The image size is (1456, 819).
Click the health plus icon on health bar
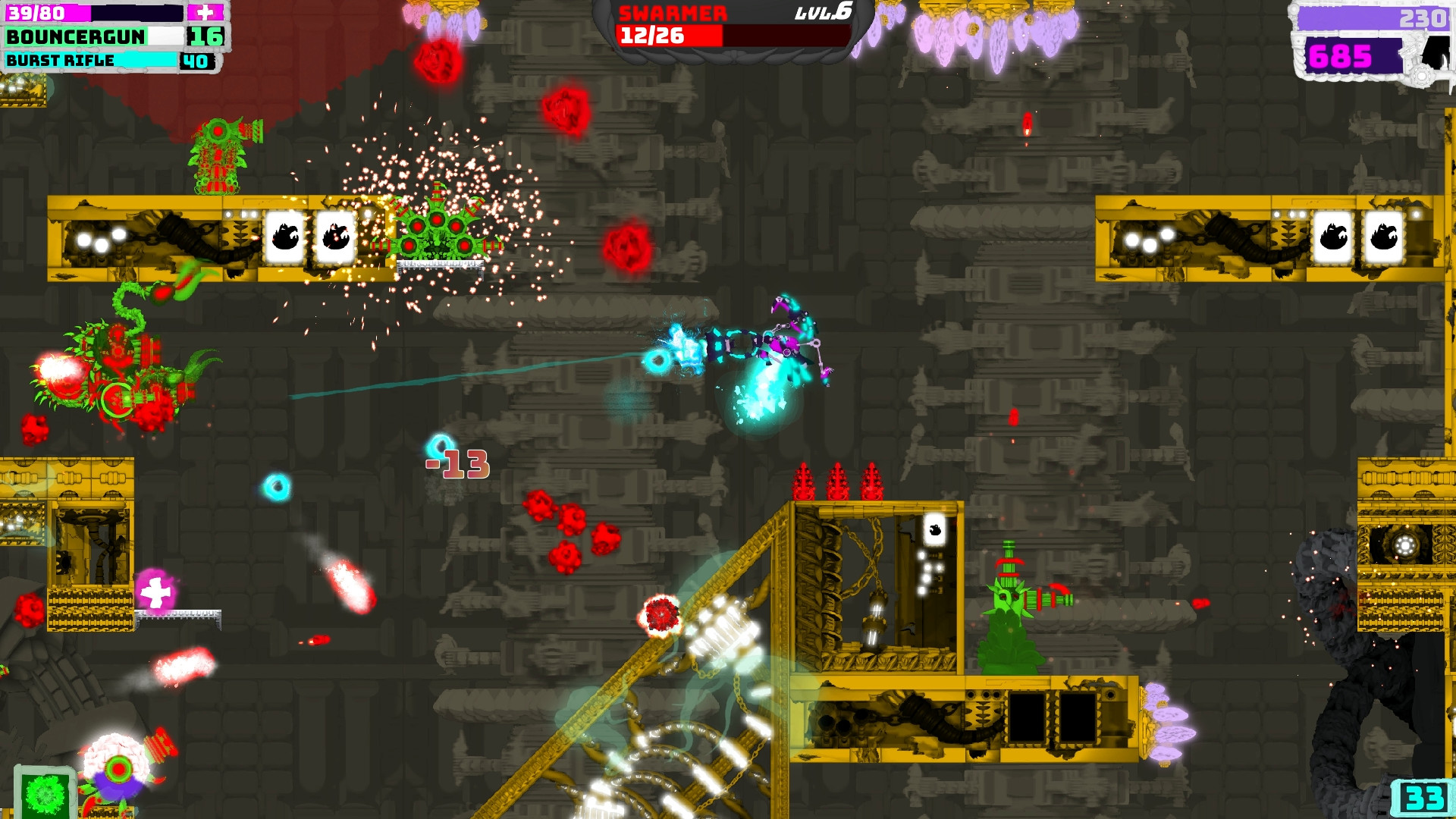click(x=203, y=13)
